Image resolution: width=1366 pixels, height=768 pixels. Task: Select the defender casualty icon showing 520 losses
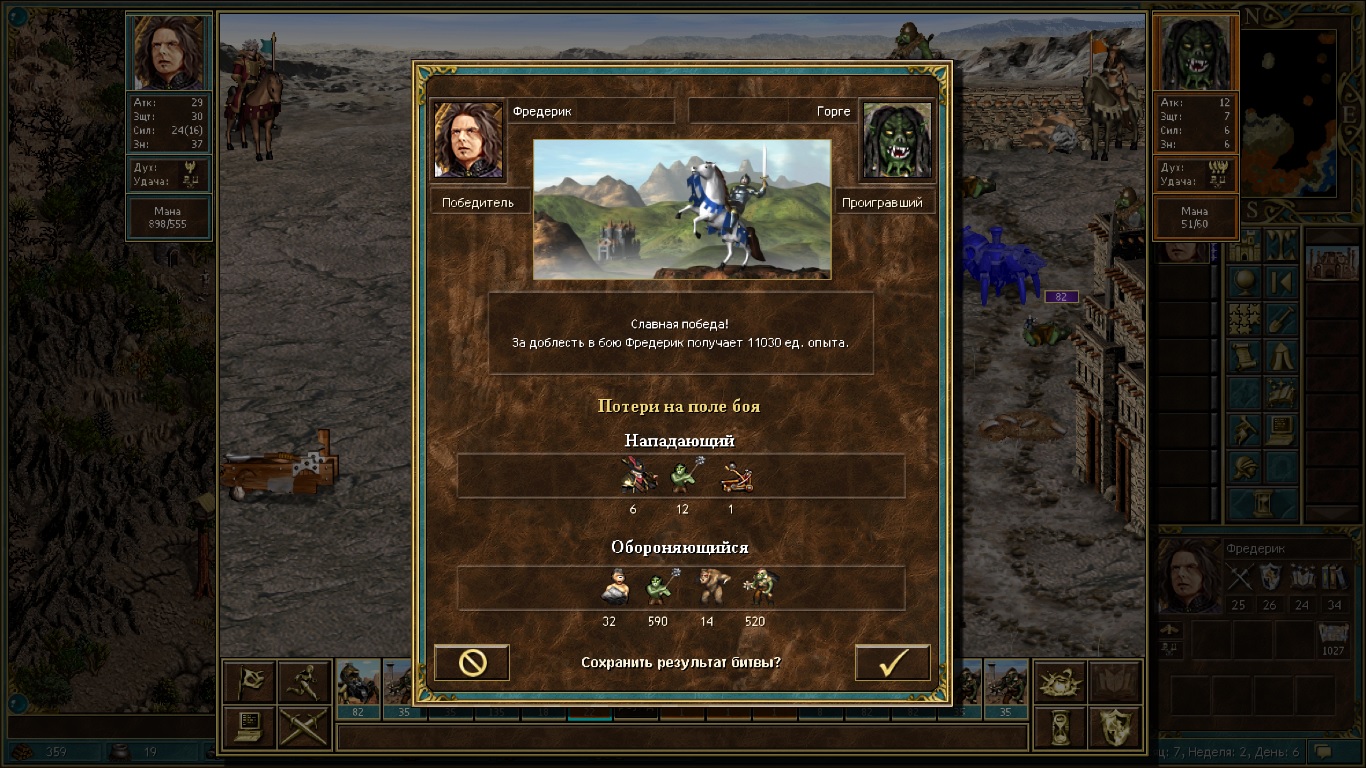[x=759, y=588]
